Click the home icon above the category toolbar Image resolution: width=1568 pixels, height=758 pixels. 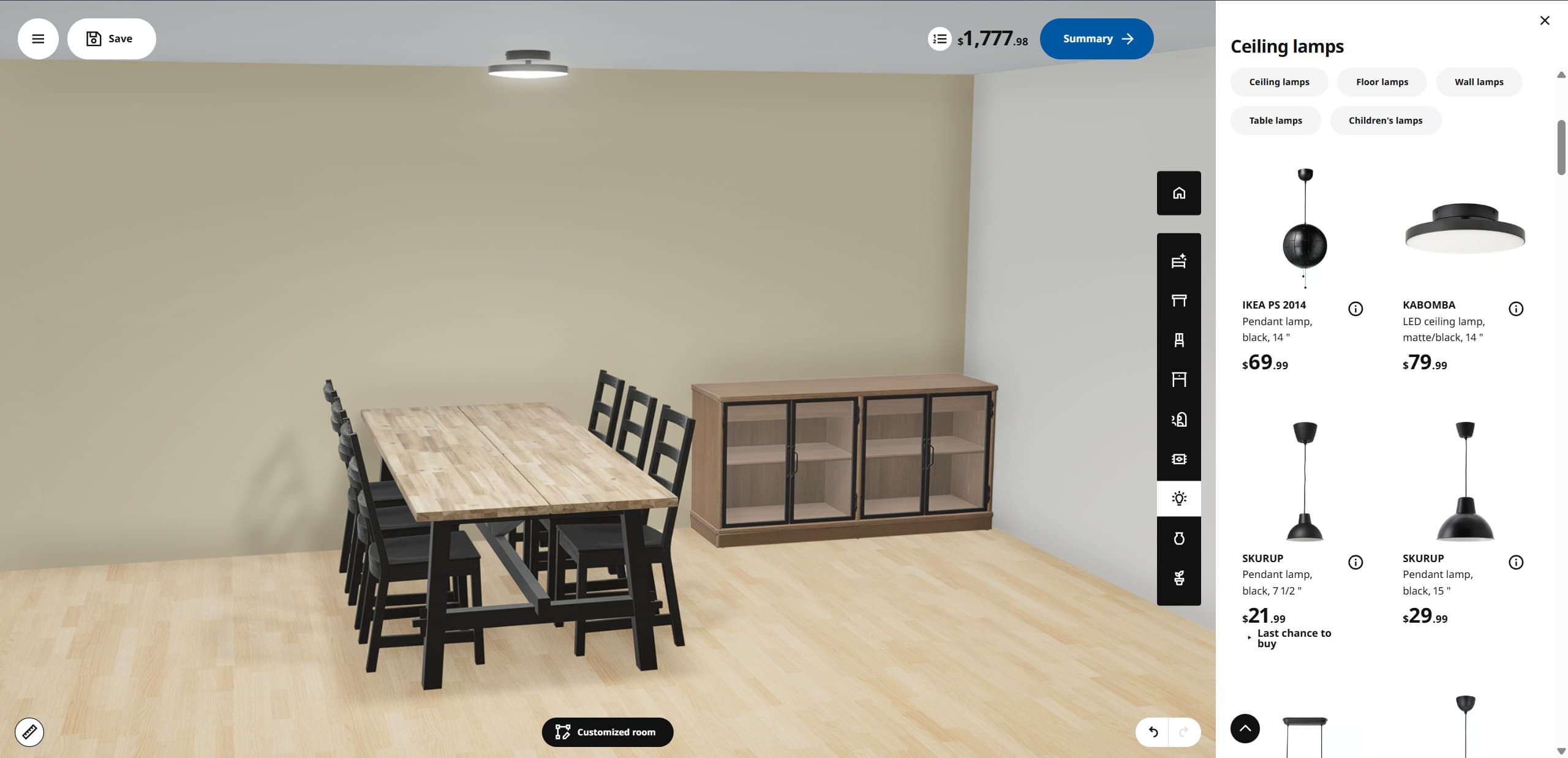point(1178,193)
